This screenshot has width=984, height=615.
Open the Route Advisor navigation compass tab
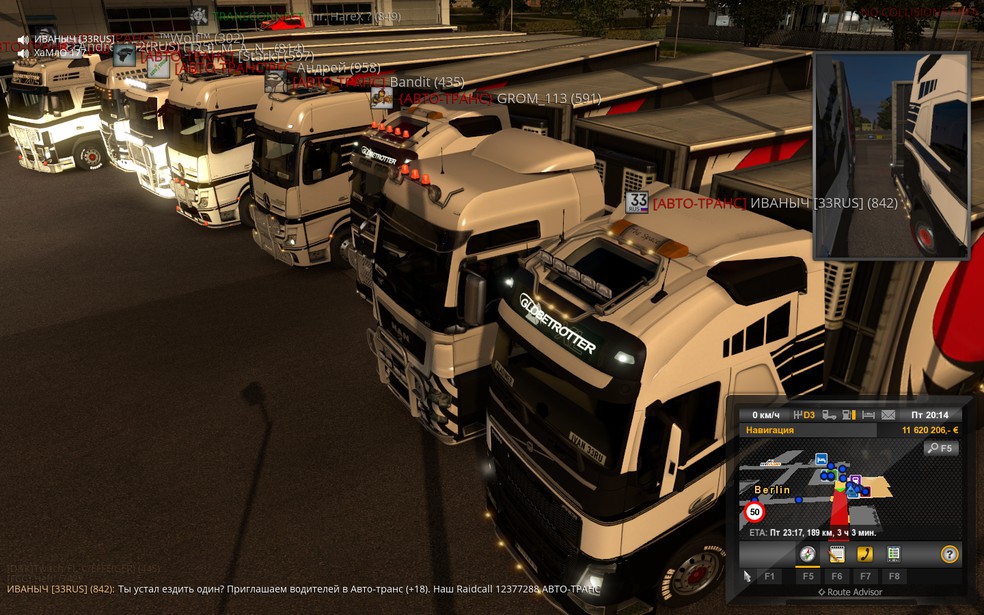[x=807, y=554]
